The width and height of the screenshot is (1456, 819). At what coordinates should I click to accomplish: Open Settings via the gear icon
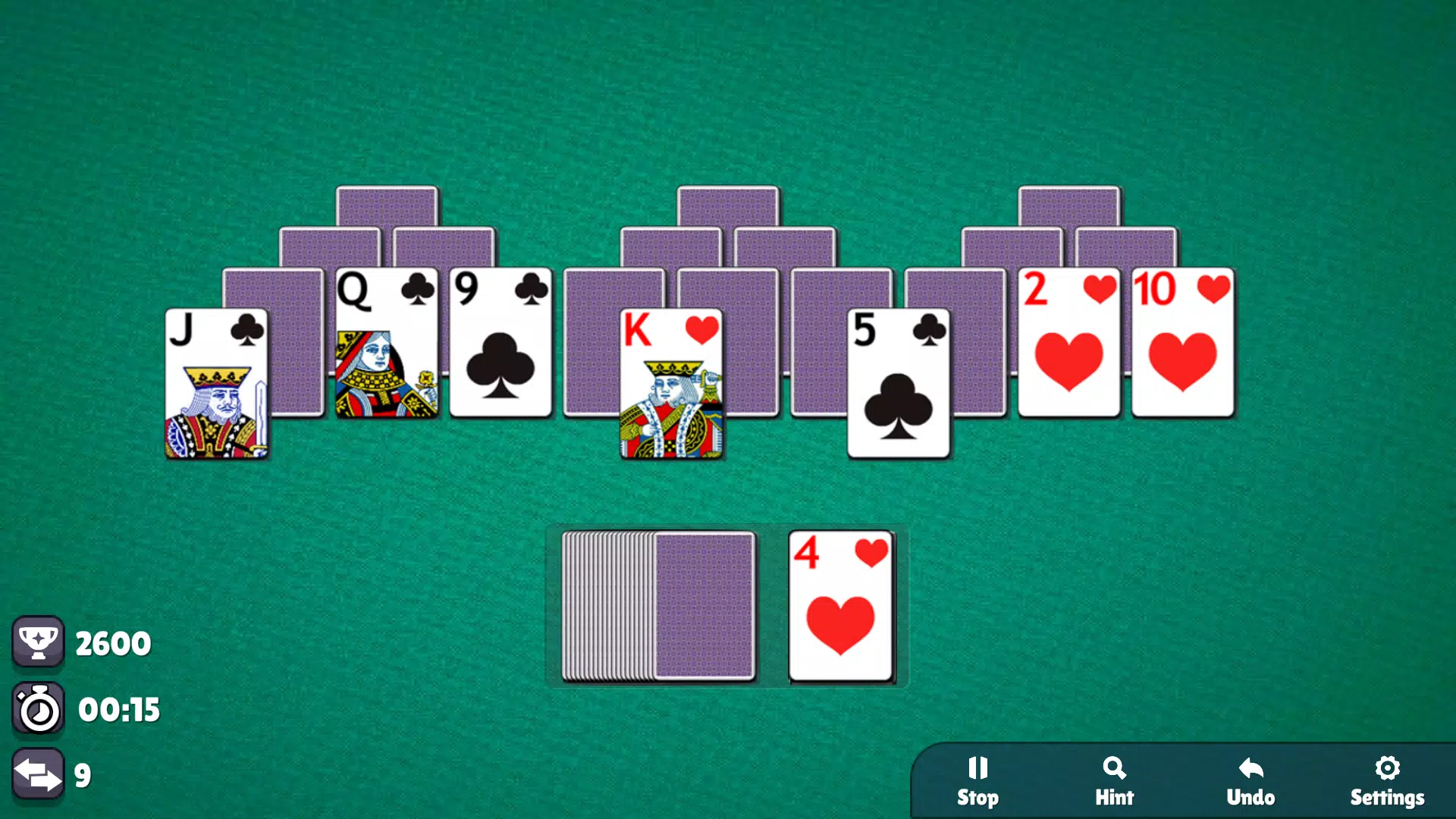point(1387,768)
